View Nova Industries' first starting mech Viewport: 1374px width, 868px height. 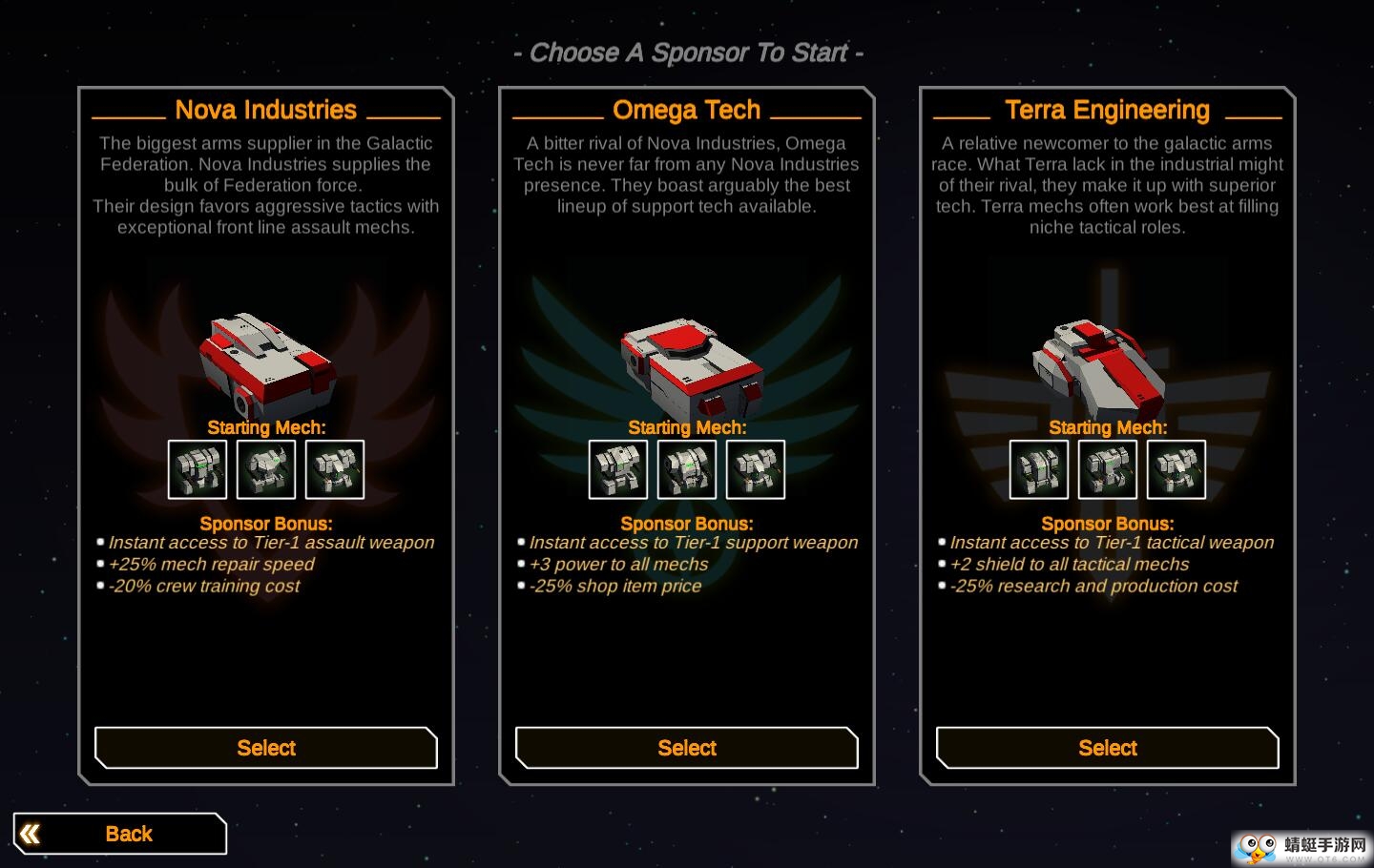pos(198,469)
